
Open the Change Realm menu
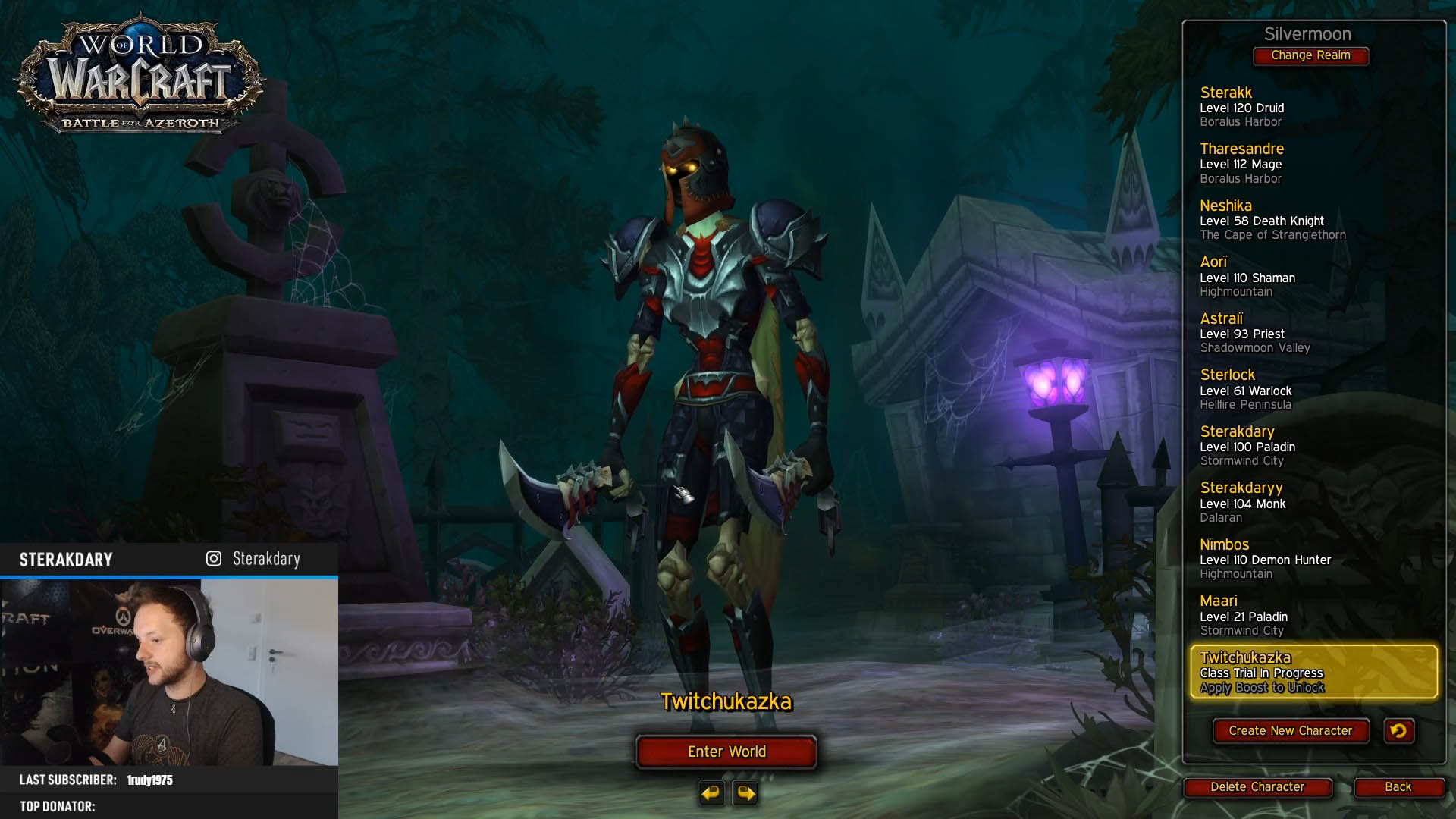(x=1310, y=55)
